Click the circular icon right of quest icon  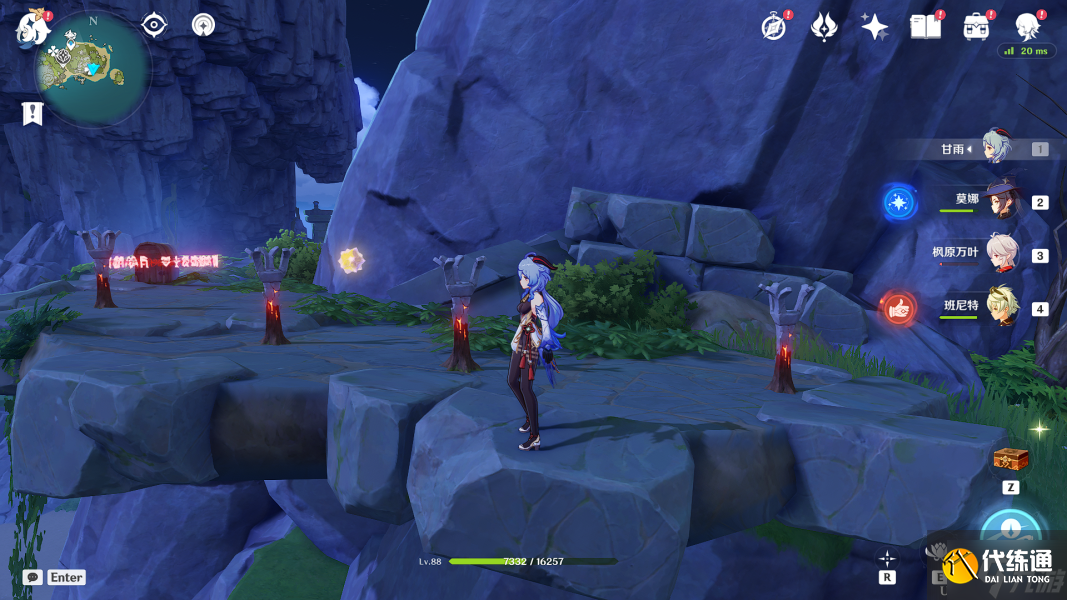[x=204, y=25]
